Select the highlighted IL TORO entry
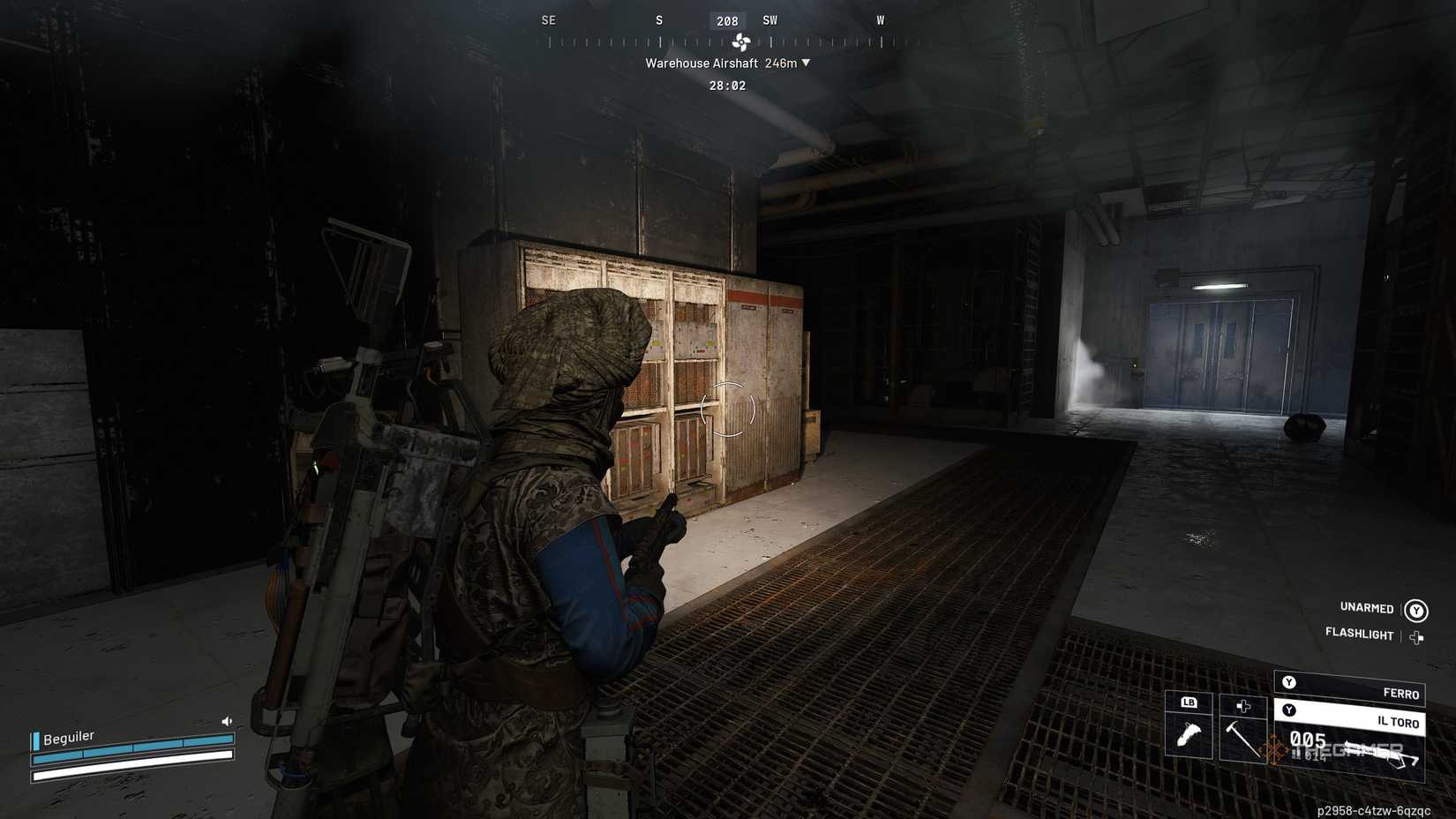Image resolution: width=1456 pixels, height=819 pixels. coord(1398,723)
